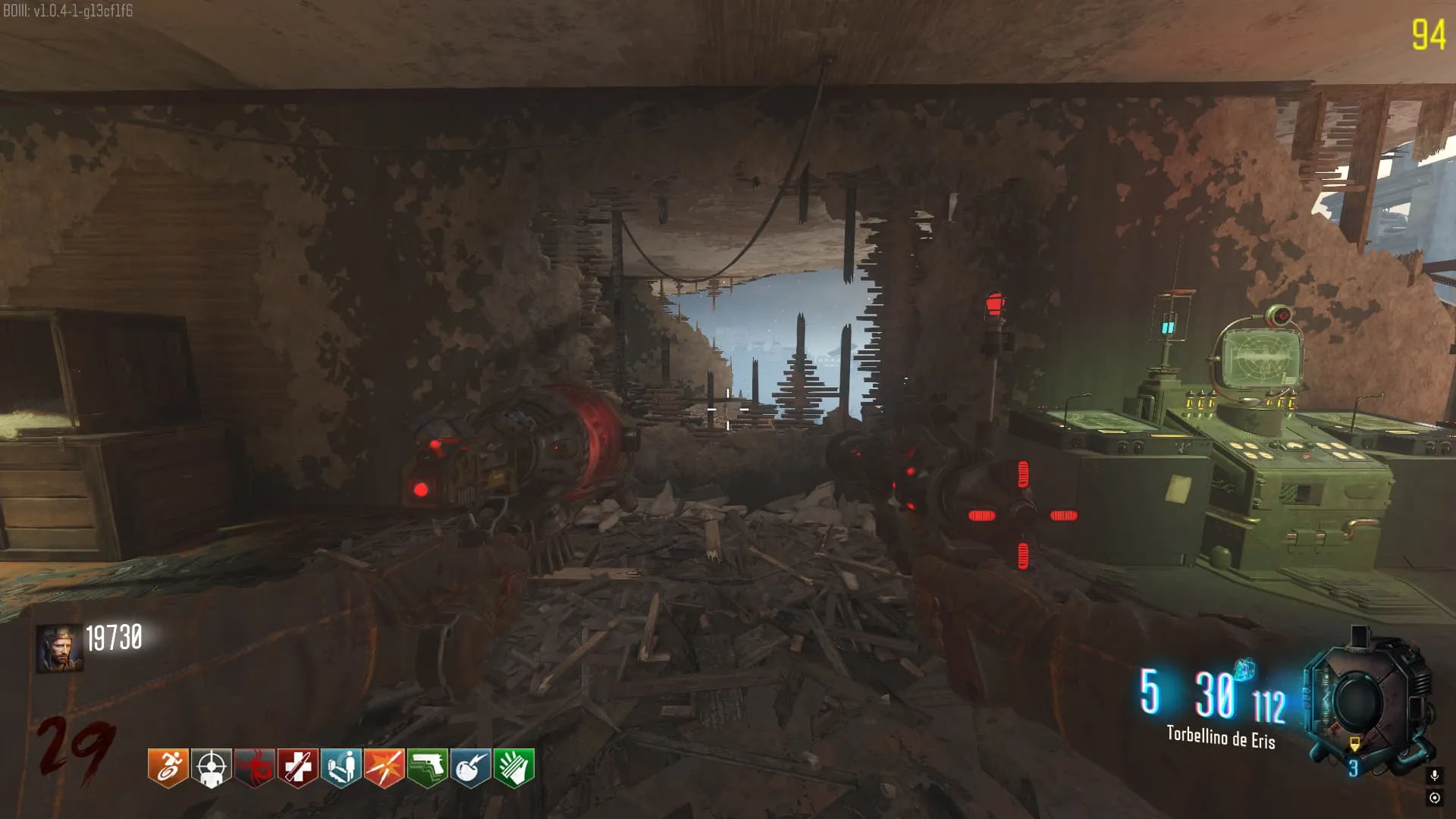The image size is (1456, 819).
Task: Click the Deadshot Daiquiri crosshair perk icon
Action: pyautogui.click(x=211, y=768)
